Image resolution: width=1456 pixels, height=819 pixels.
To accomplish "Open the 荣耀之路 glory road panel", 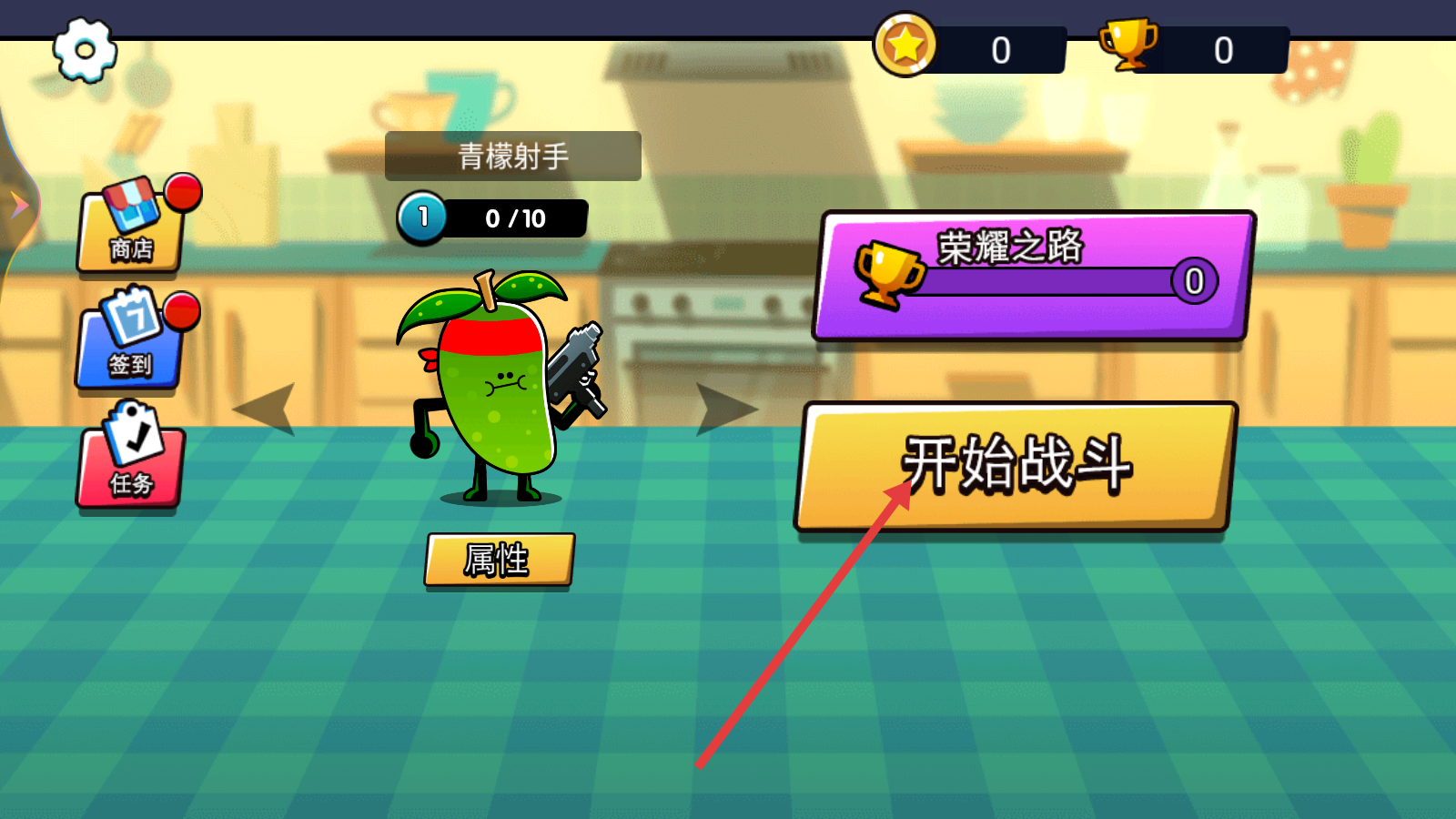I will click(x=1034, y=275).
